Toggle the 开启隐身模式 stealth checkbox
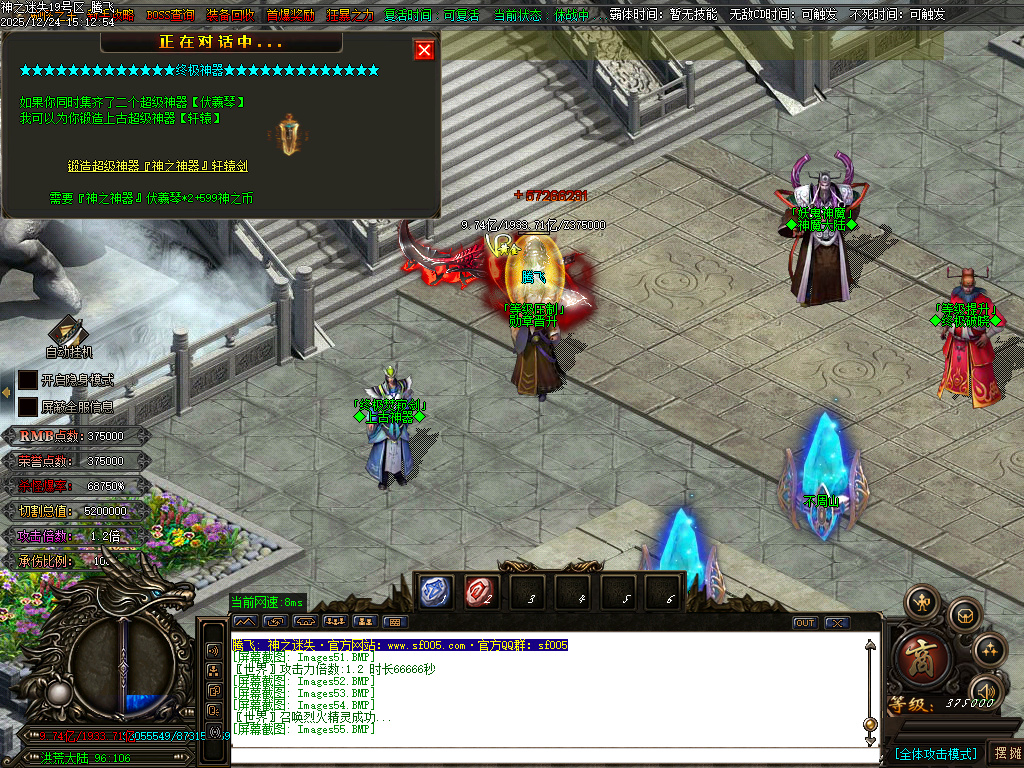 point(28,380)
